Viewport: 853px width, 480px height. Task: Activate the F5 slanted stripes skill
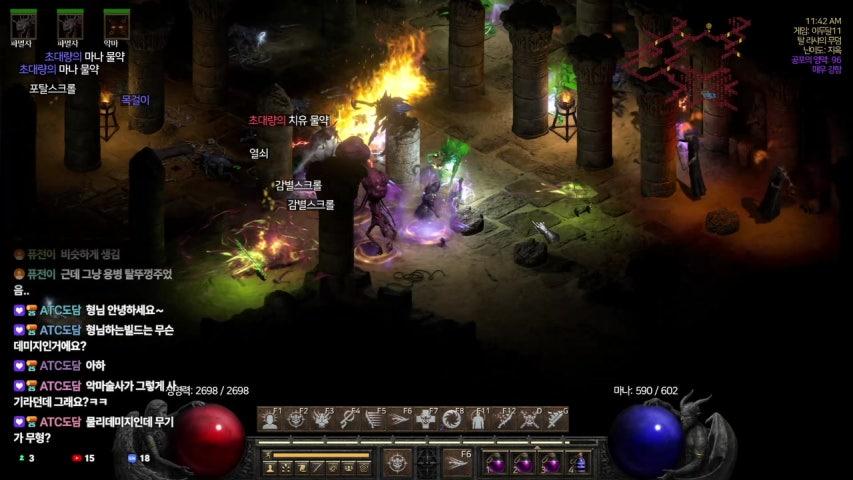374,420
